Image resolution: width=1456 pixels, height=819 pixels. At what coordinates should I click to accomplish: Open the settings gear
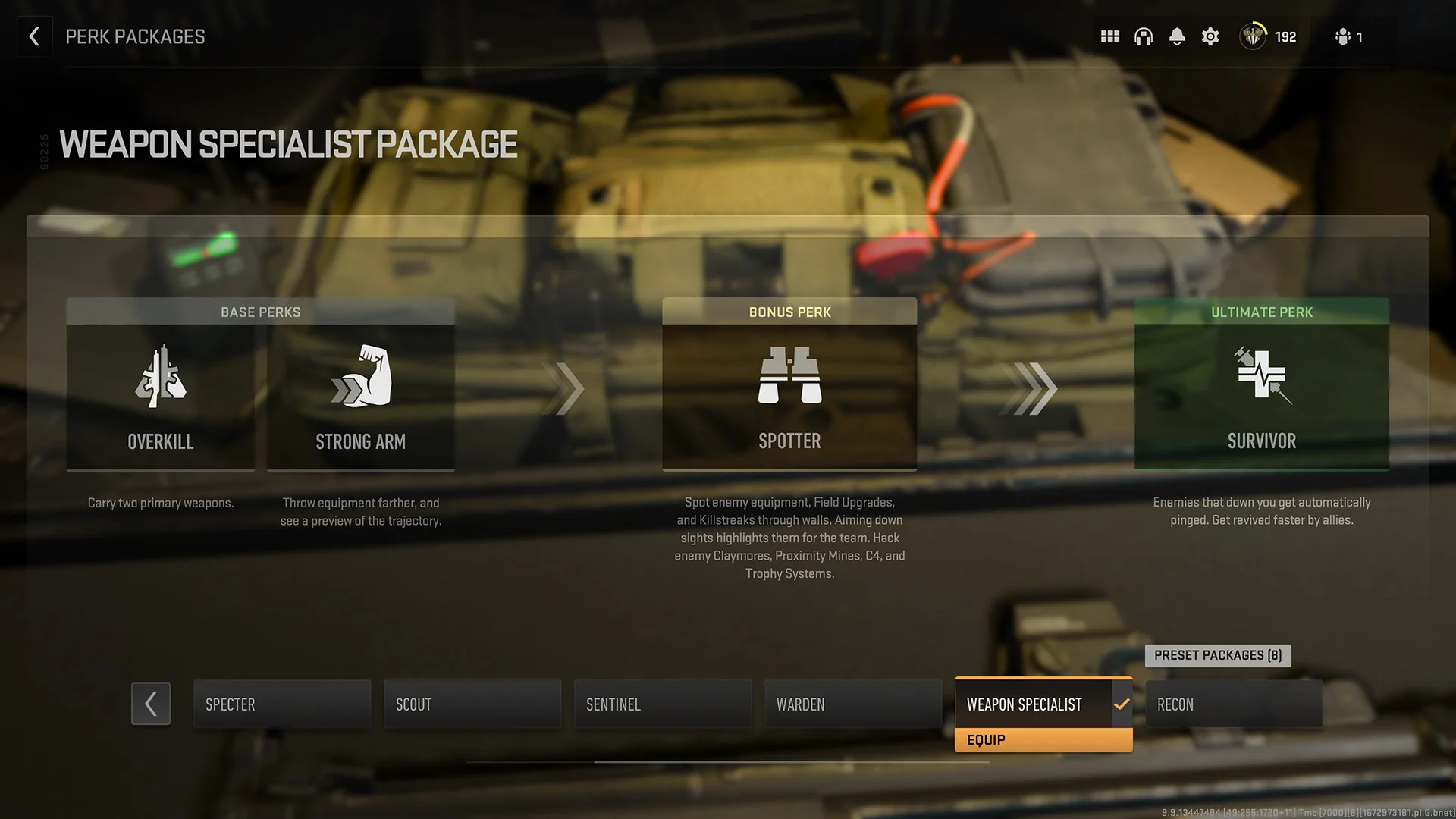pos(1210,36)
